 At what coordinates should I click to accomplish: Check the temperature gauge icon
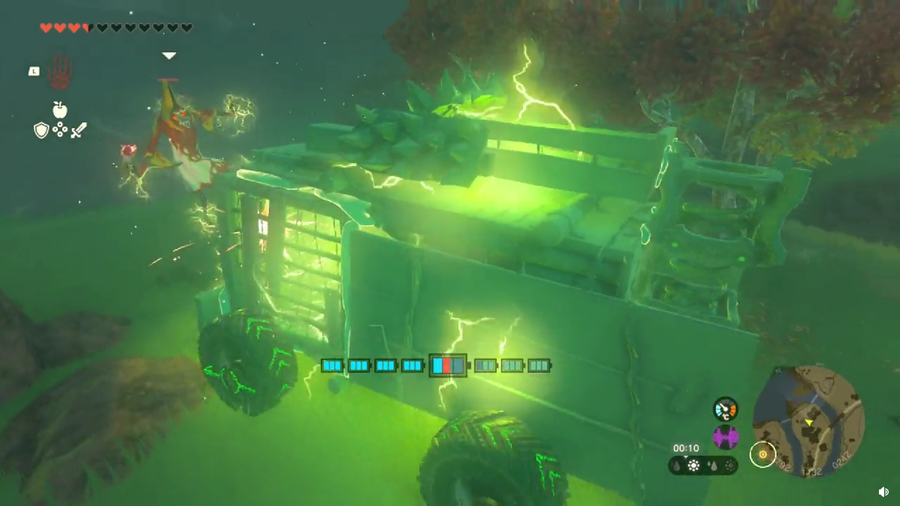[x=726, y=409]
